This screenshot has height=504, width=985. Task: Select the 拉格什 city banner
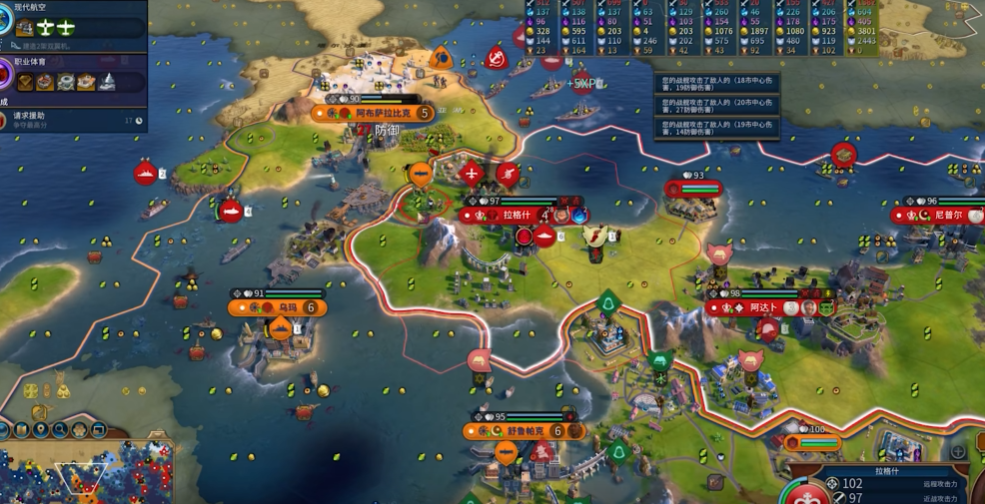click(516, 215)
